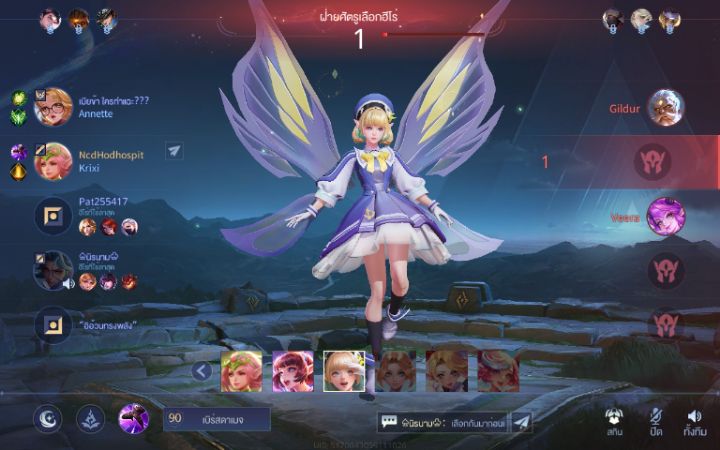Select the highlighted blonde beret skin thumbnail
Image resolution: width=720 pixels, height=450 pixels.
(x=344, y=370)
